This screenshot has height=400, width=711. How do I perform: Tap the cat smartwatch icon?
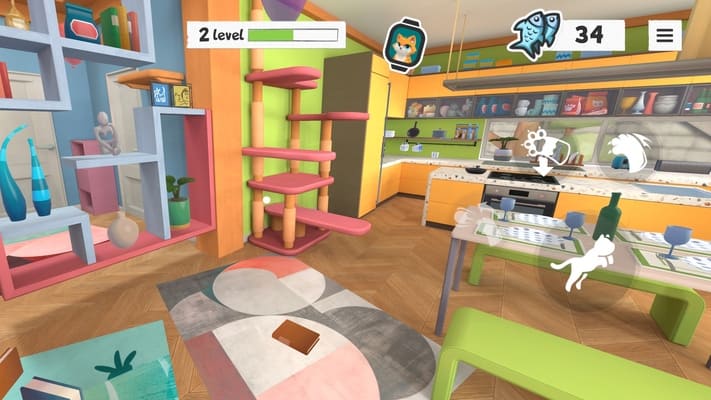coord(404,45)
